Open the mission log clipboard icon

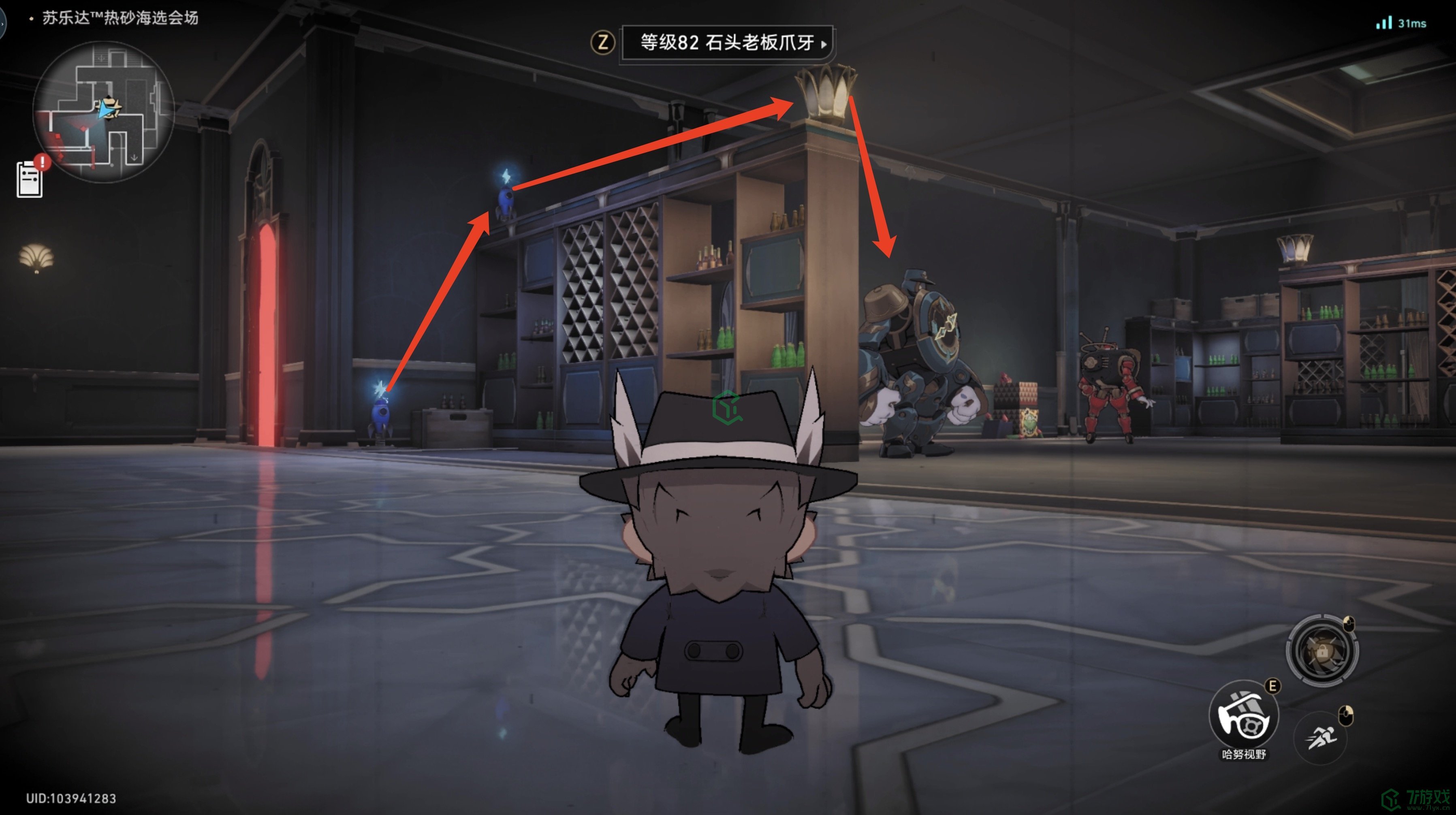pyautogui.click(x=30, y=180)
